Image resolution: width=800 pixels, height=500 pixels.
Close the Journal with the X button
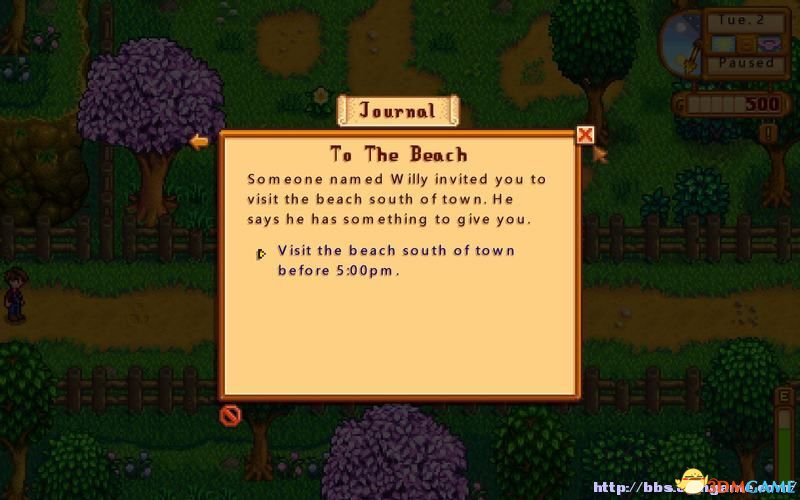tap(586, 135)
